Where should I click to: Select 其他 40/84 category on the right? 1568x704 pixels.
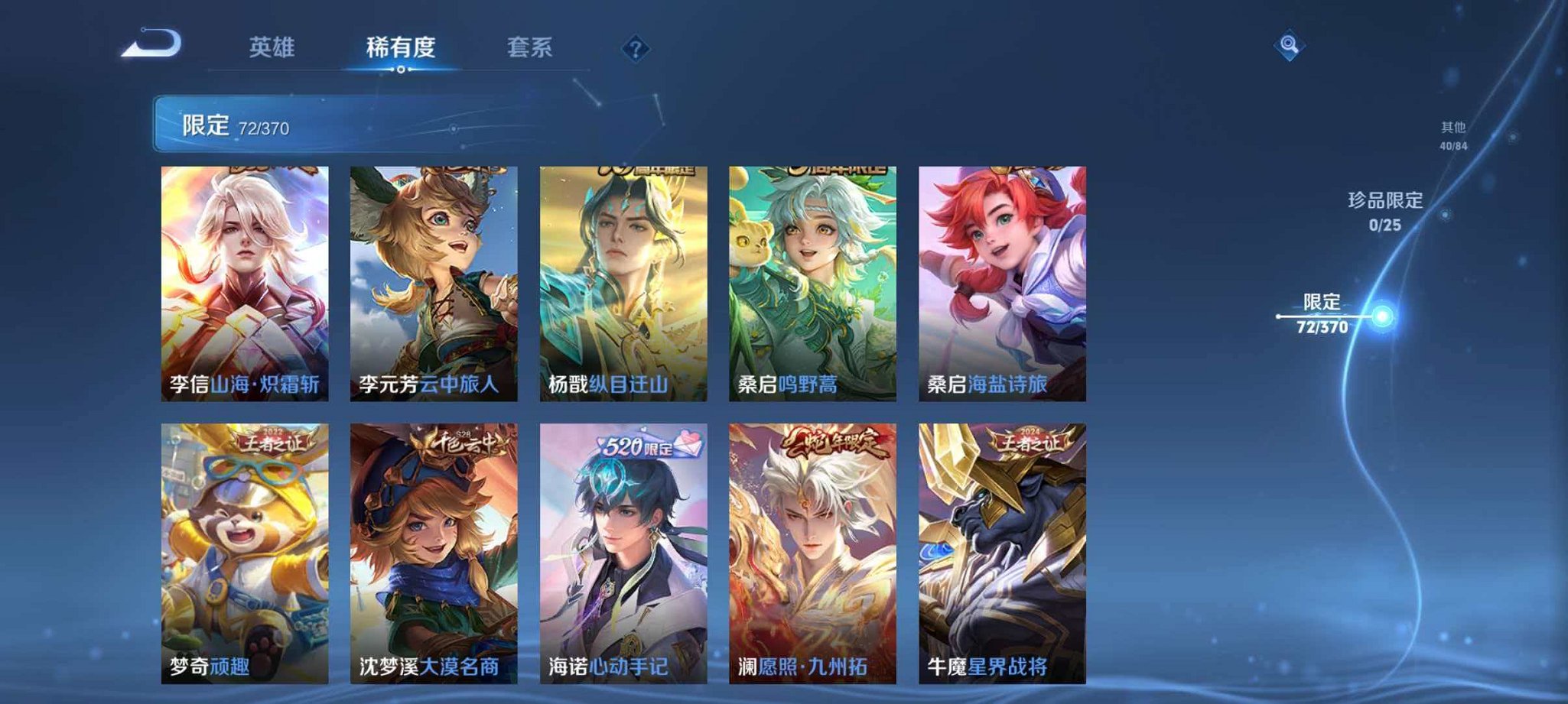pyautogui.click(x=1455, y=132)
